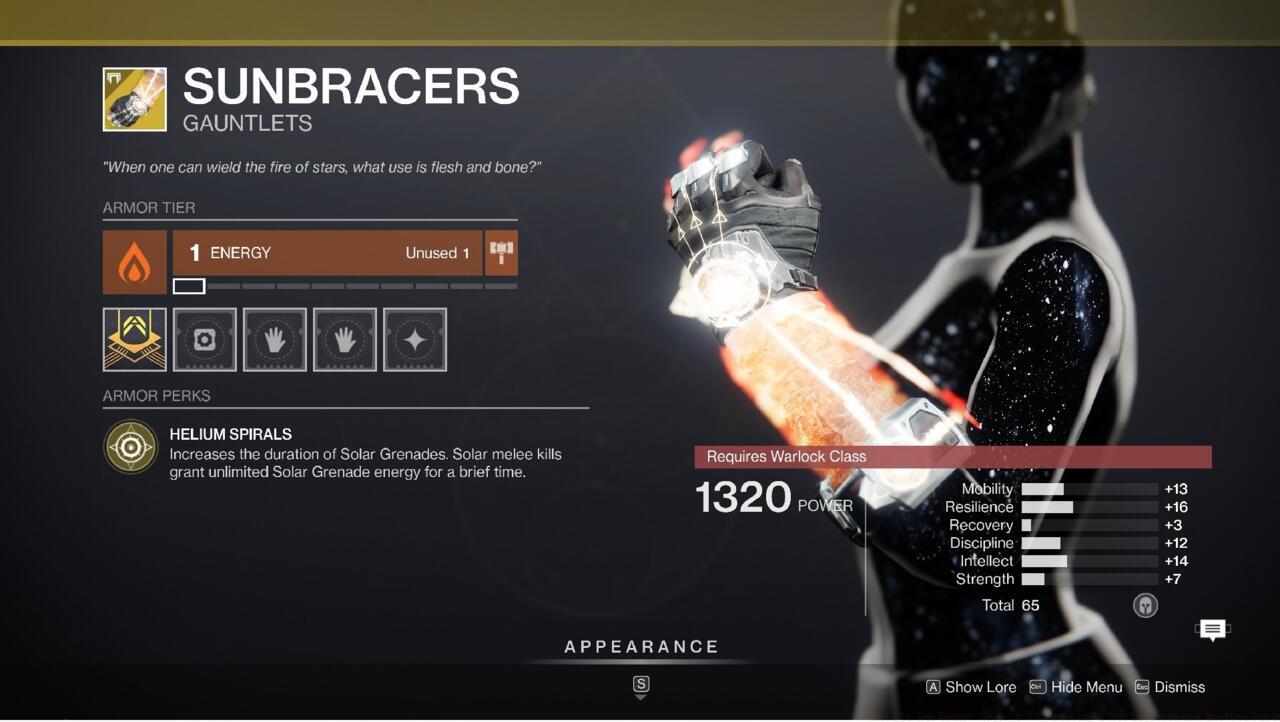Click the Helium Spirals perk icon
The image size is (1280, 722).
tap(130, 446)
